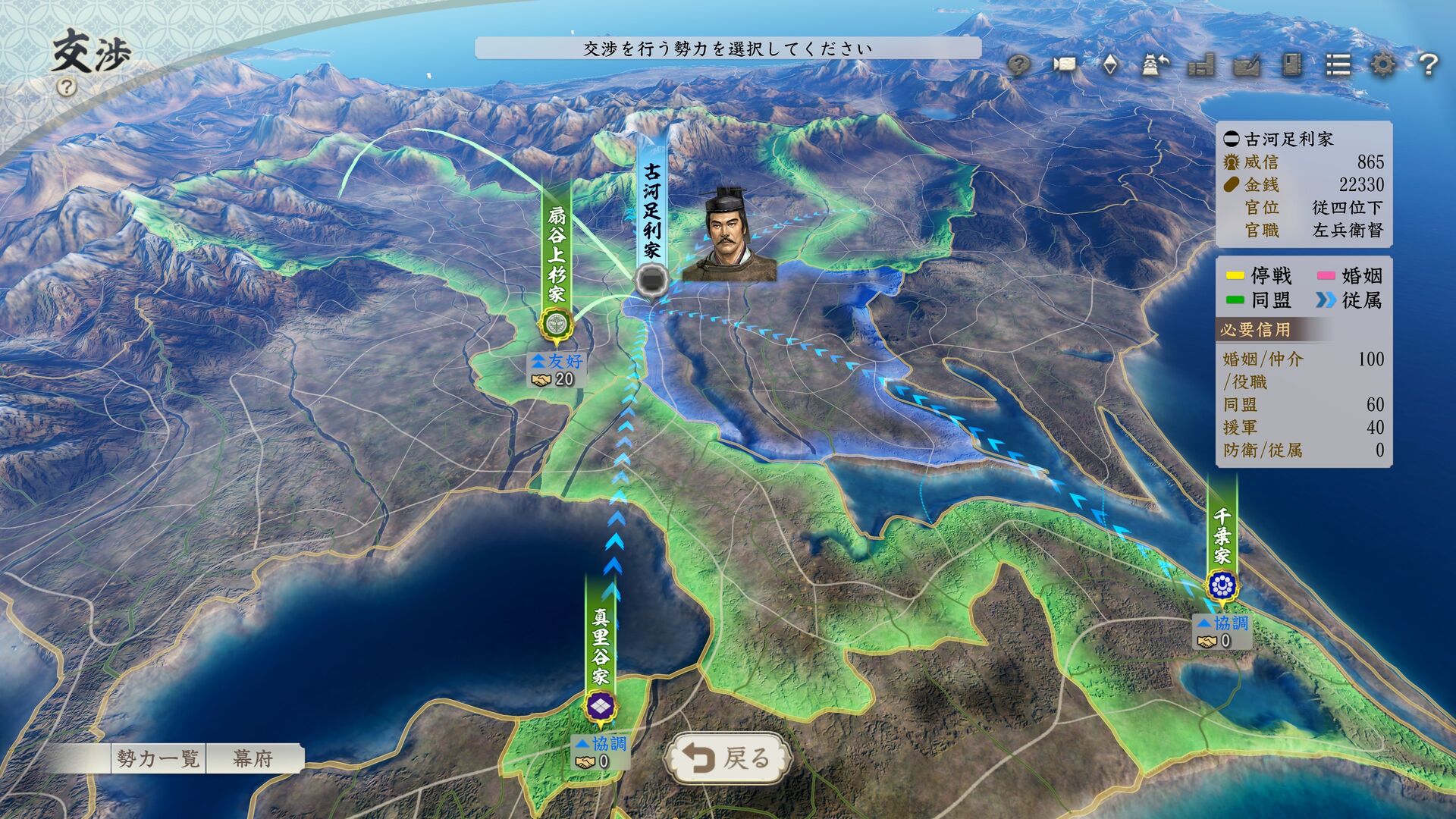The image size is (1456, 819).
Task: Select the 扇谷上杉家 clan banner
Action: (x=557, y=258)
